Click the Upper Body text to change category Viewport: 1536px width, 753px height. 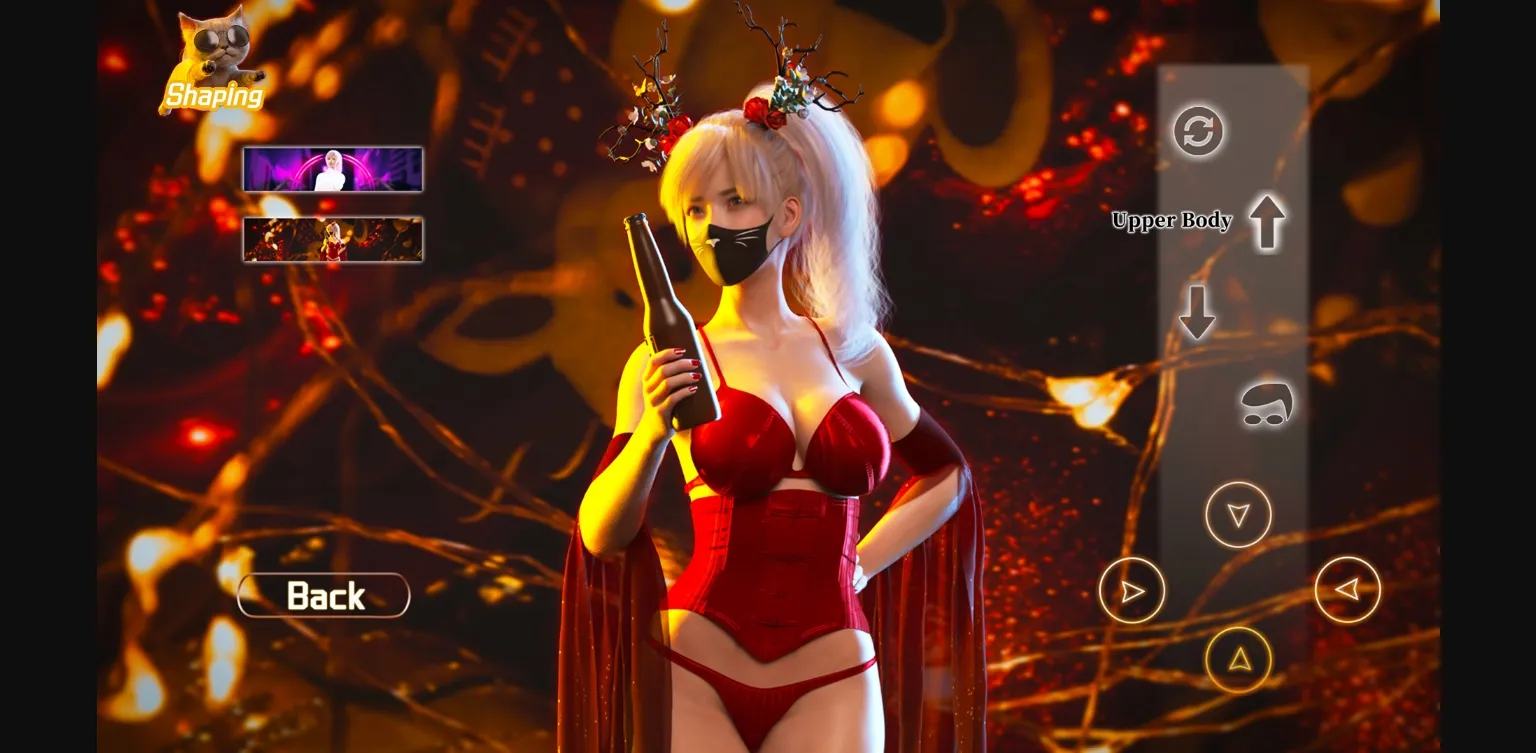(1173, 221)
